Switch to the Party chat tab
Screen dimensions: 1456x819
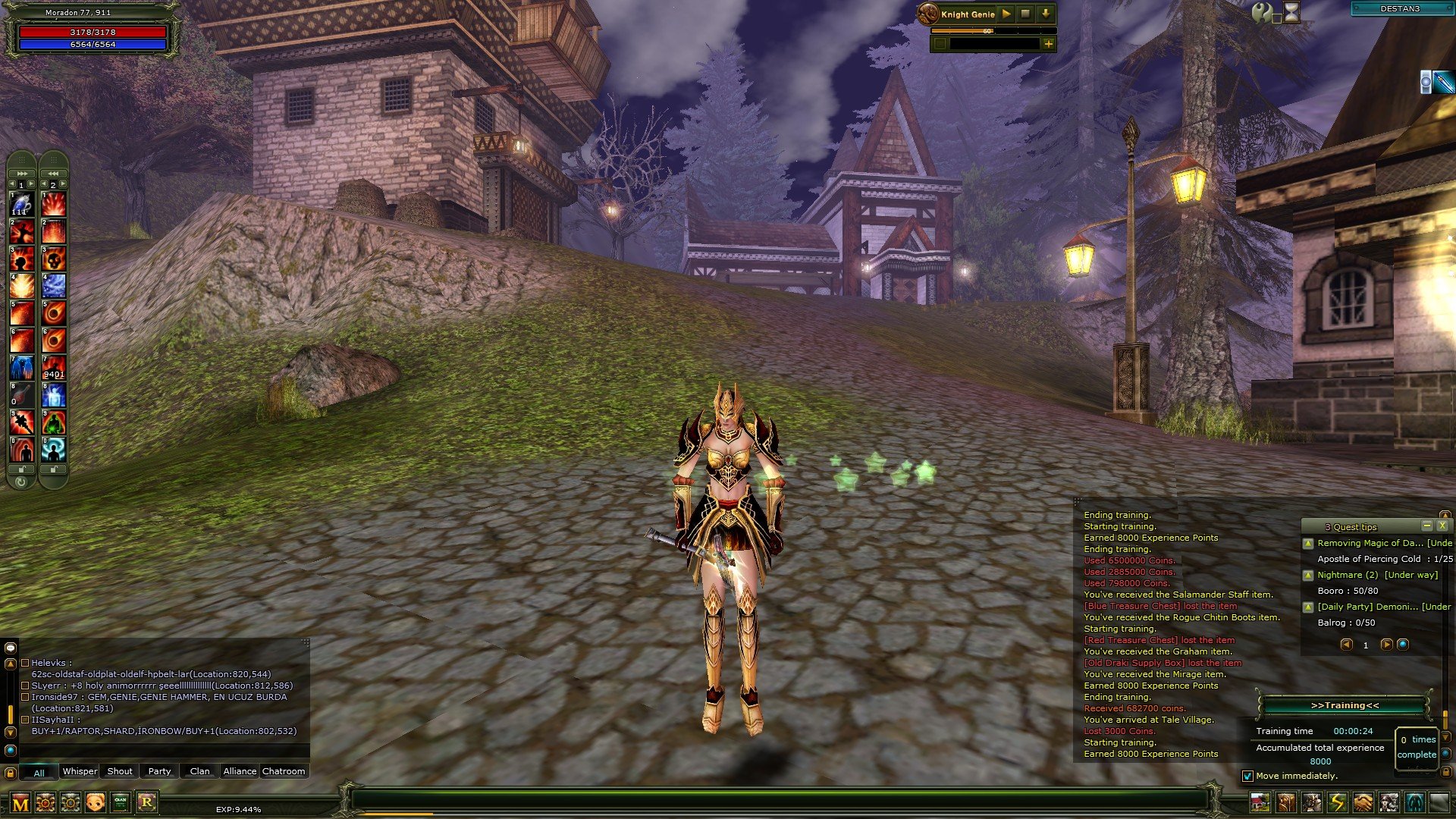click(159, 770)
